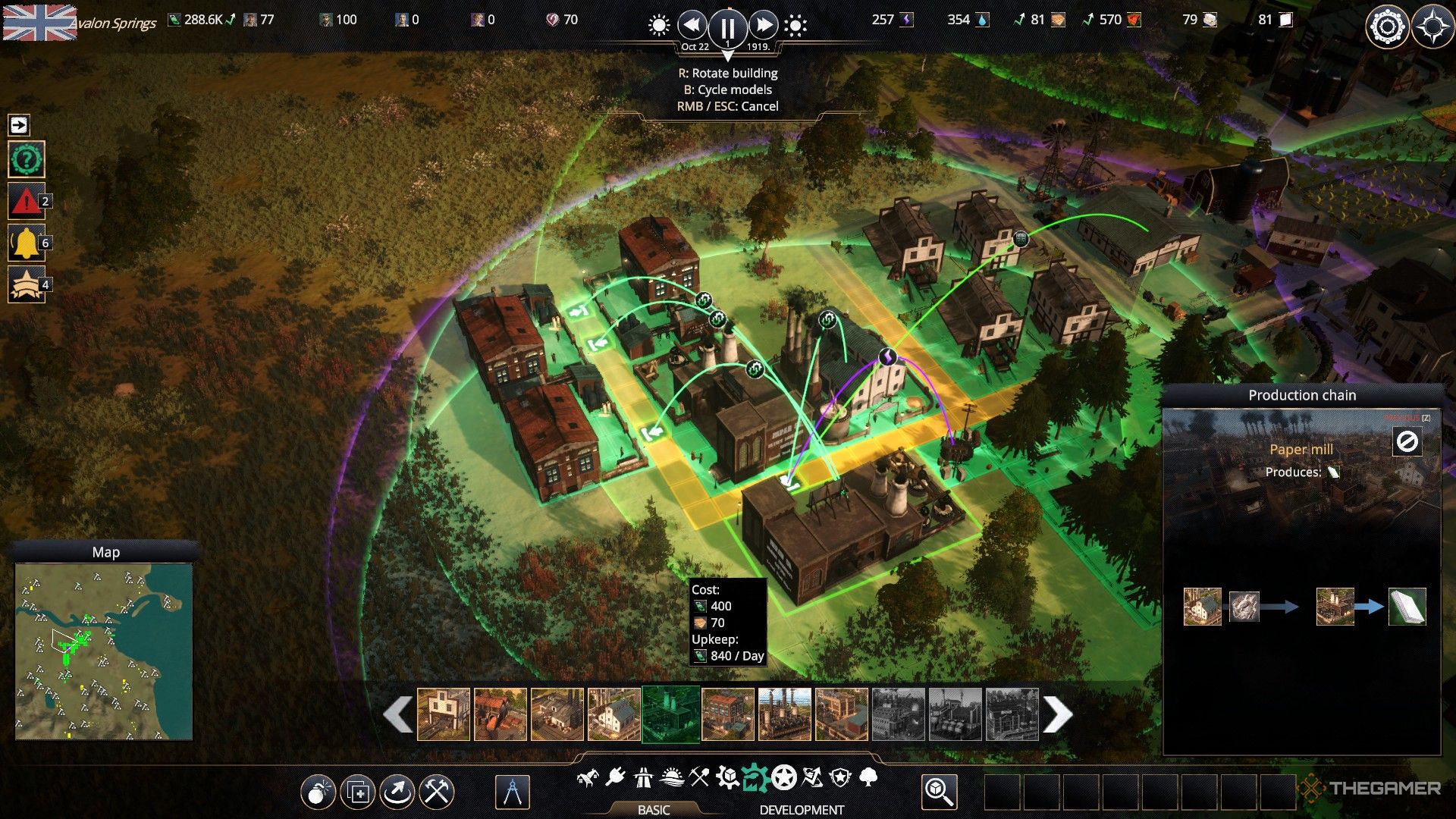This screenshot has height=819, width=1456.
Task: Slow down the game speed
Action: pos(692,26)
